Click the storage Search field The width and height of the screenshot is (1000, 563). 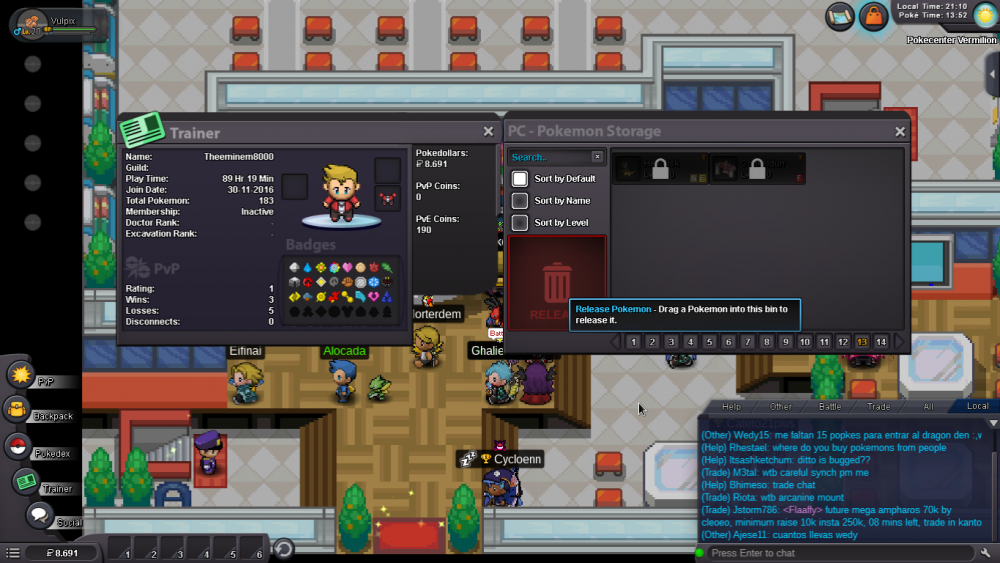[548, 157]
